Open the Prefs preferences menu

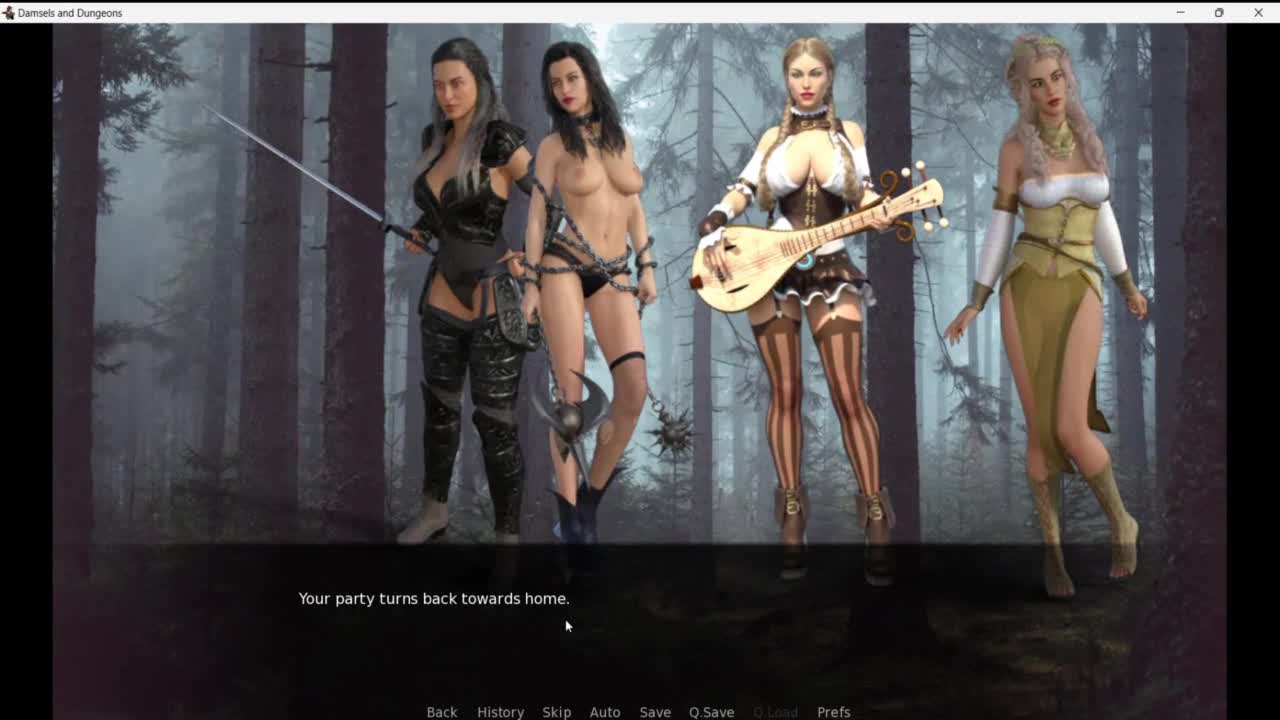833,712
